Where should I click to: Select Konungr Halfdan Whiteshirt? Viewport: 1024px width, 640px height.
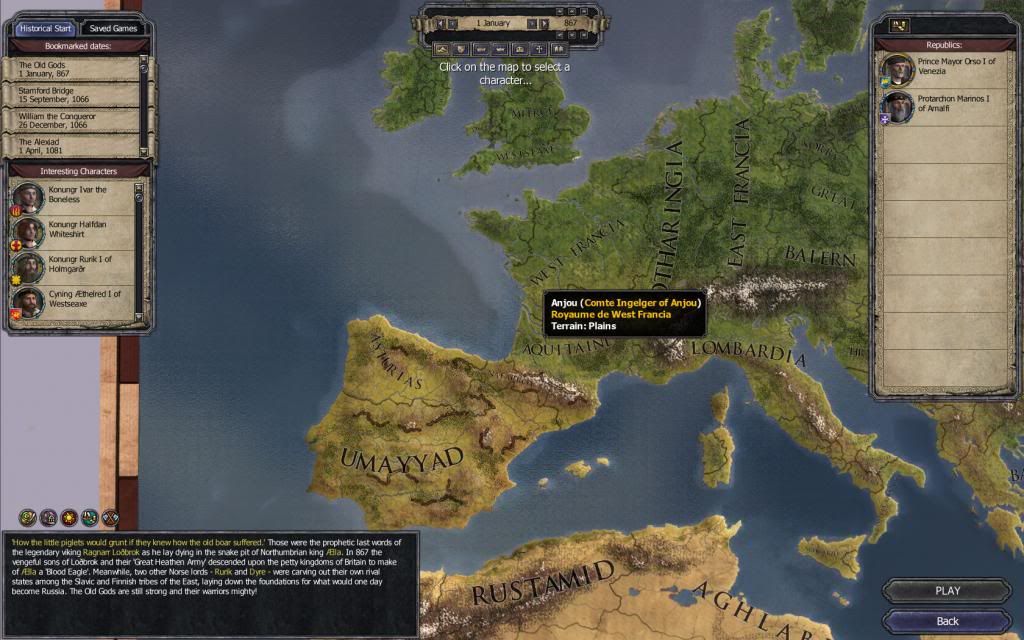pos(75,232)
